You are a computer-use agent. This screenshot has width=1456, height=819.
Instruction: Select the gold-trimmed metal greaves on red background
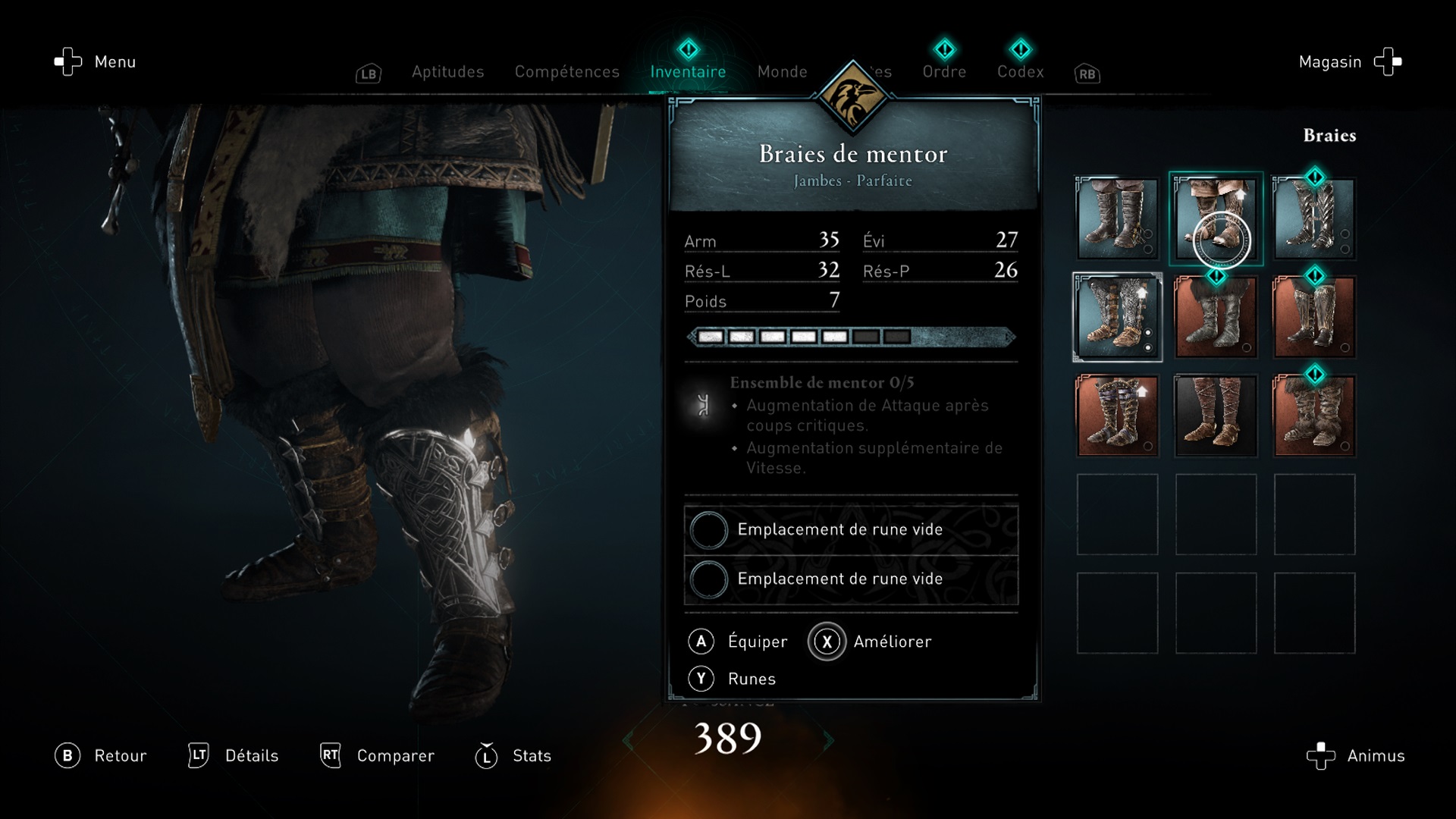click(1314, 317)
